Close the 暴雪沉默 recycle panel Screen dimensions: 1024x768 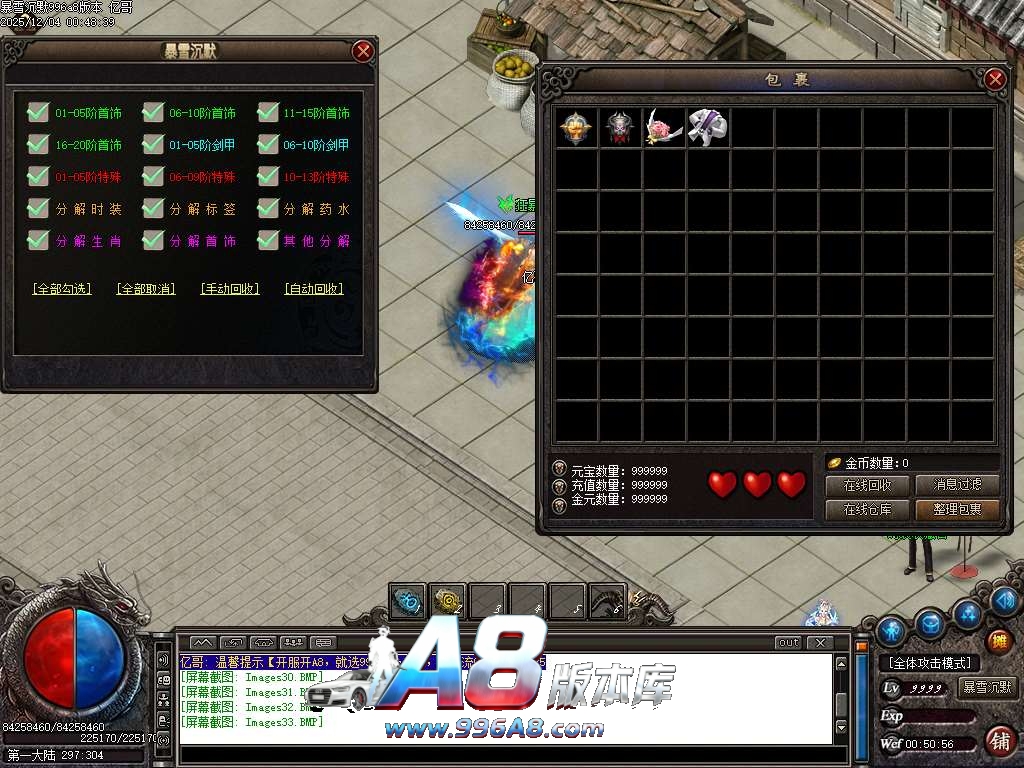click(x=363, y=51)
